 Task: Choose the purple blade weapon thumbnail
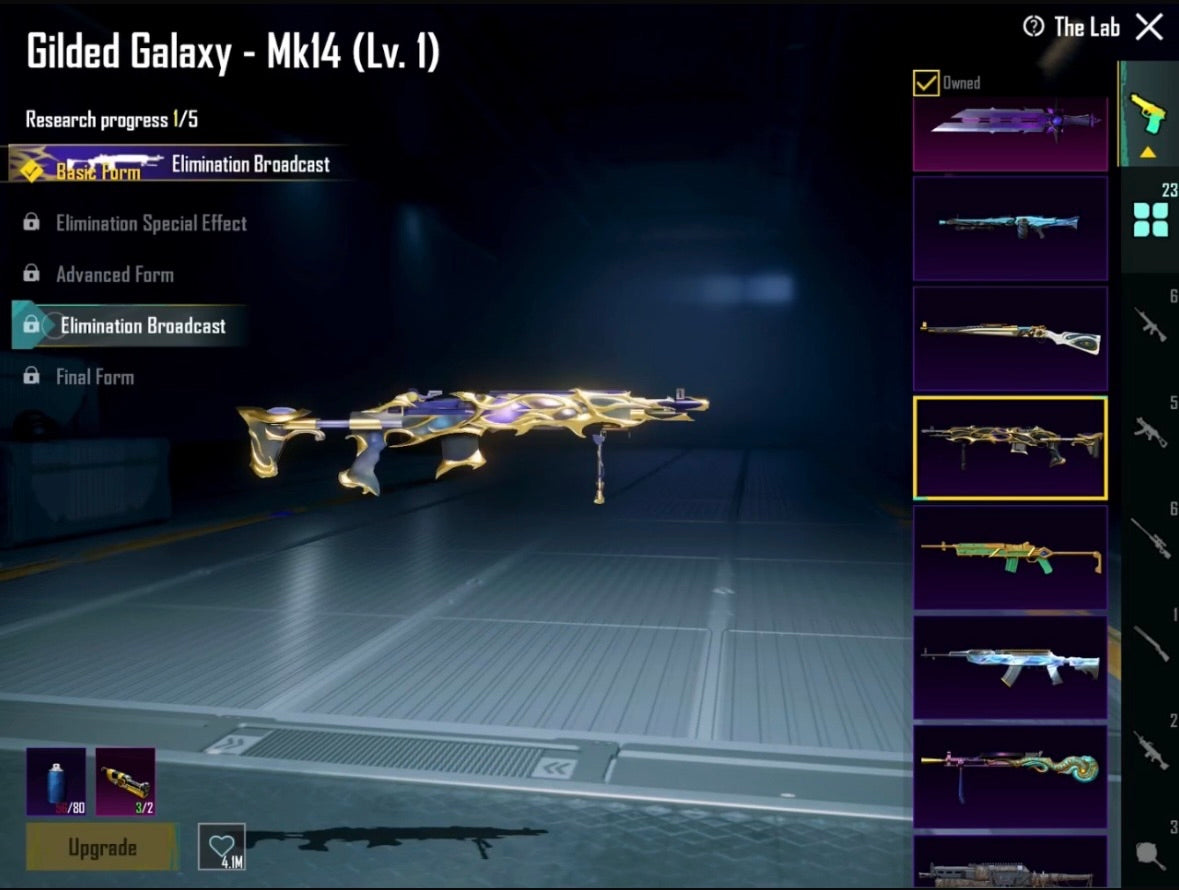1010,132
